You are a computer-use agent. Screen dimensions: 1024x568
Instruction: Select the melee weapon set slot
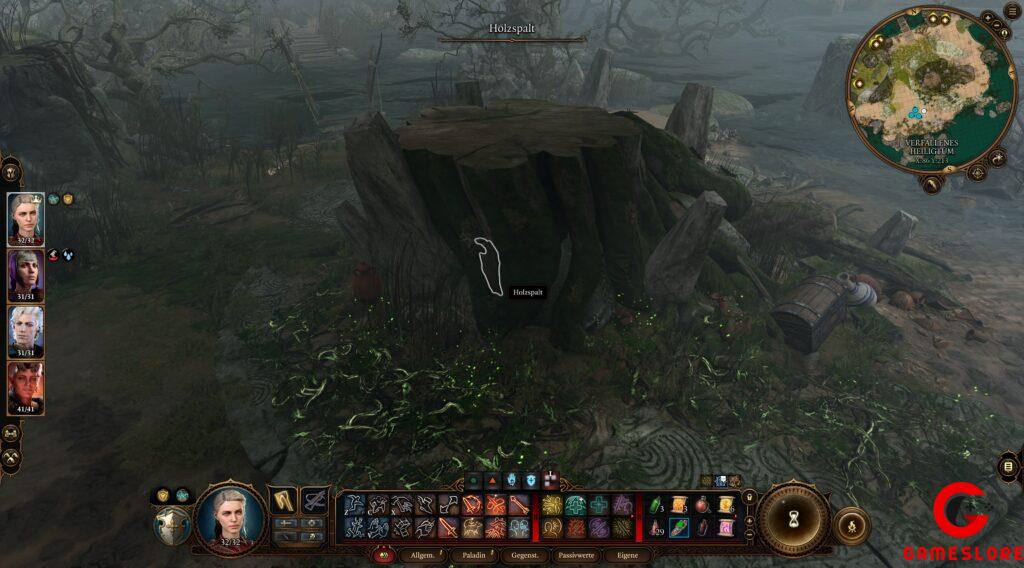click(x=284, y=499)
